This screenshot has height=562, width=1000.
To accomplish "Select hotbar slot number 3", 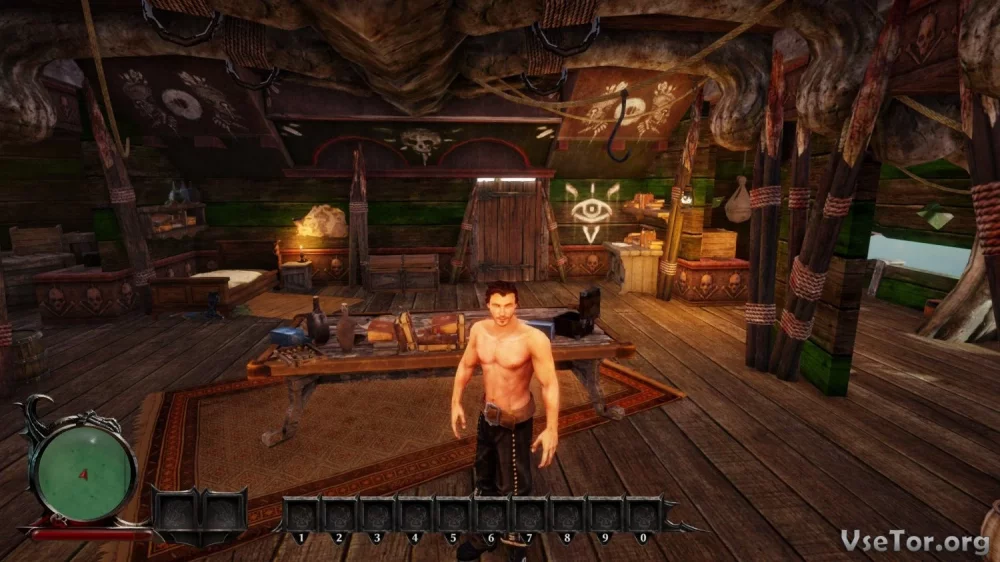I will tap(377, 514).
